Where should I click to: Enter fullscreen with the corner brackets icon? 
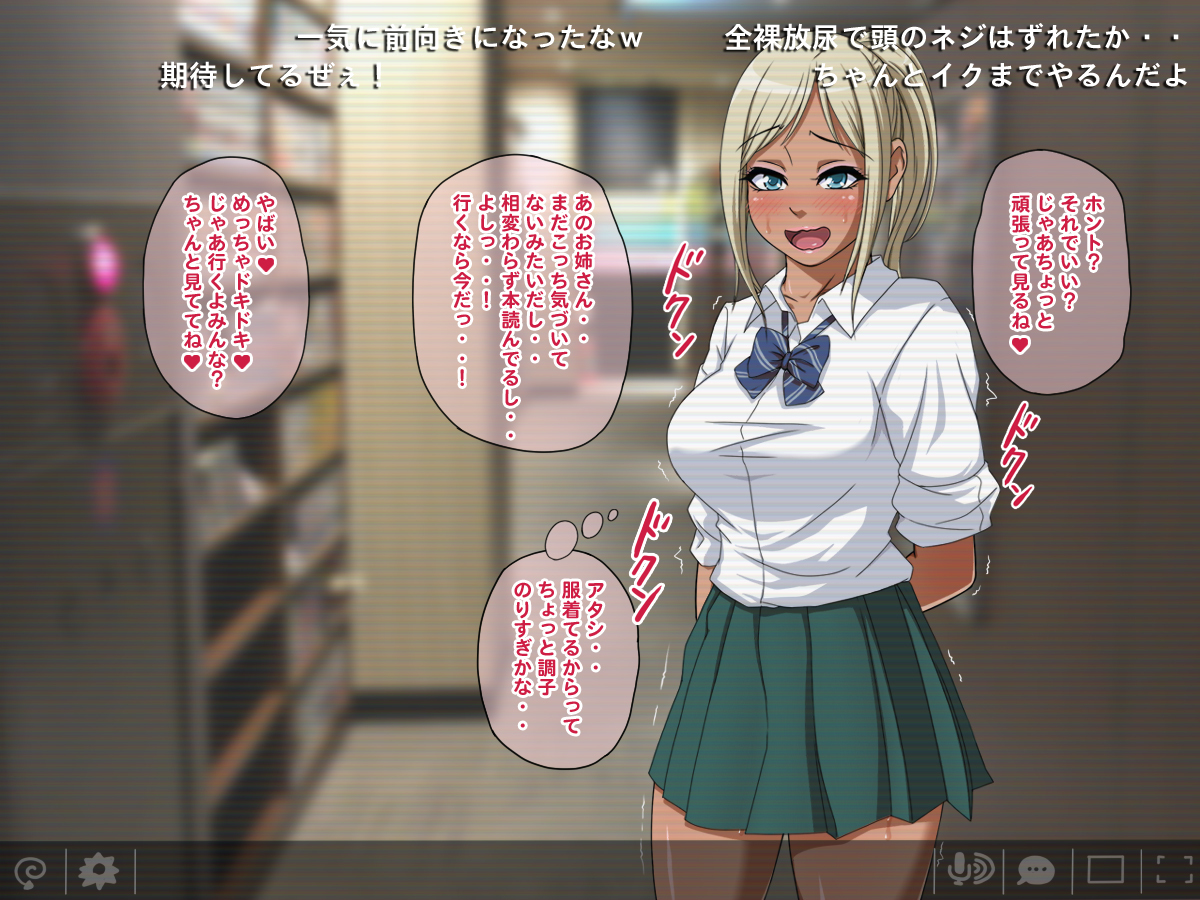click(x=1174, y=870)
